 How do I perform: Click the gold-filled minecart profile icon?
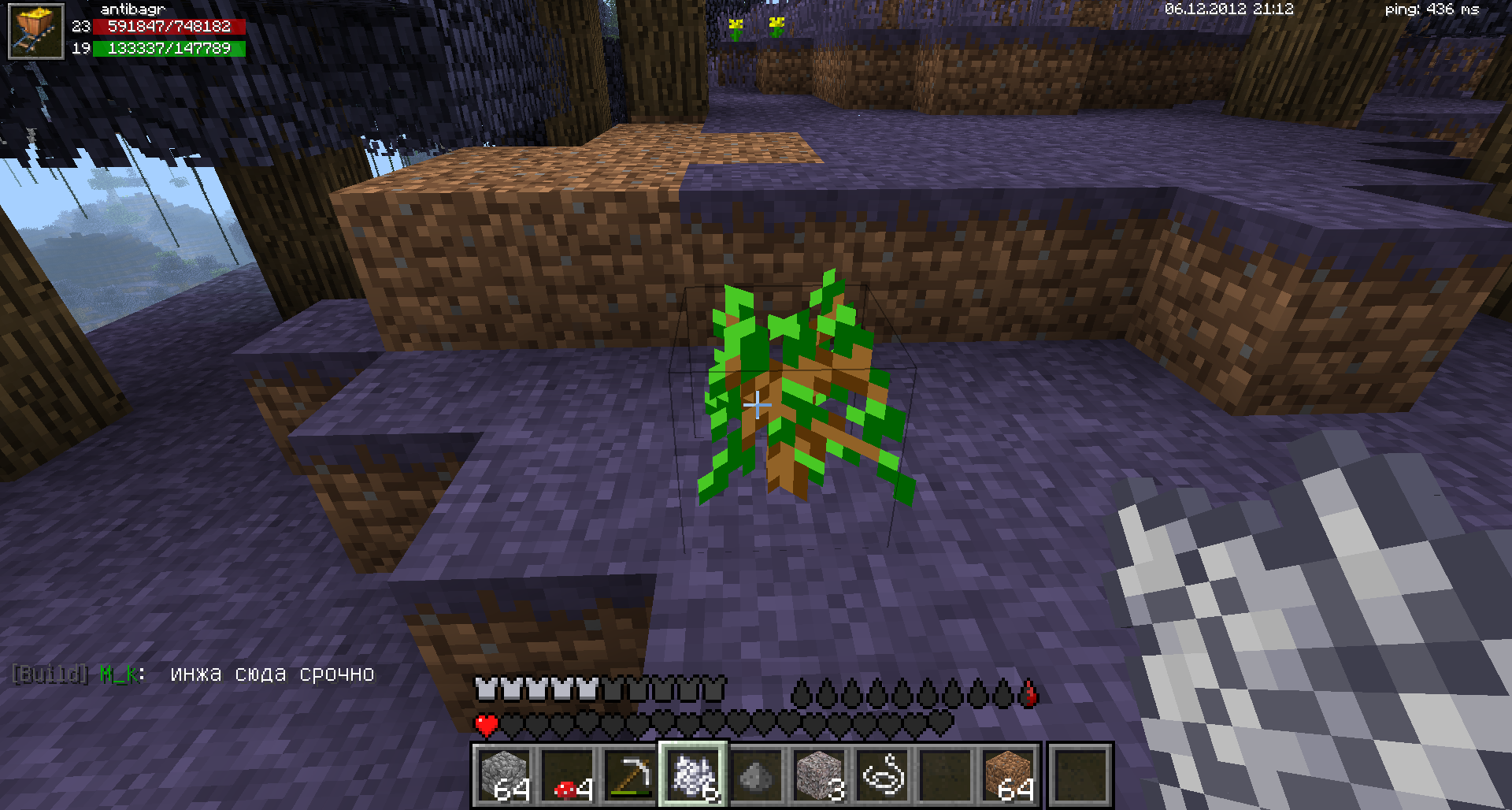(35, 32)
